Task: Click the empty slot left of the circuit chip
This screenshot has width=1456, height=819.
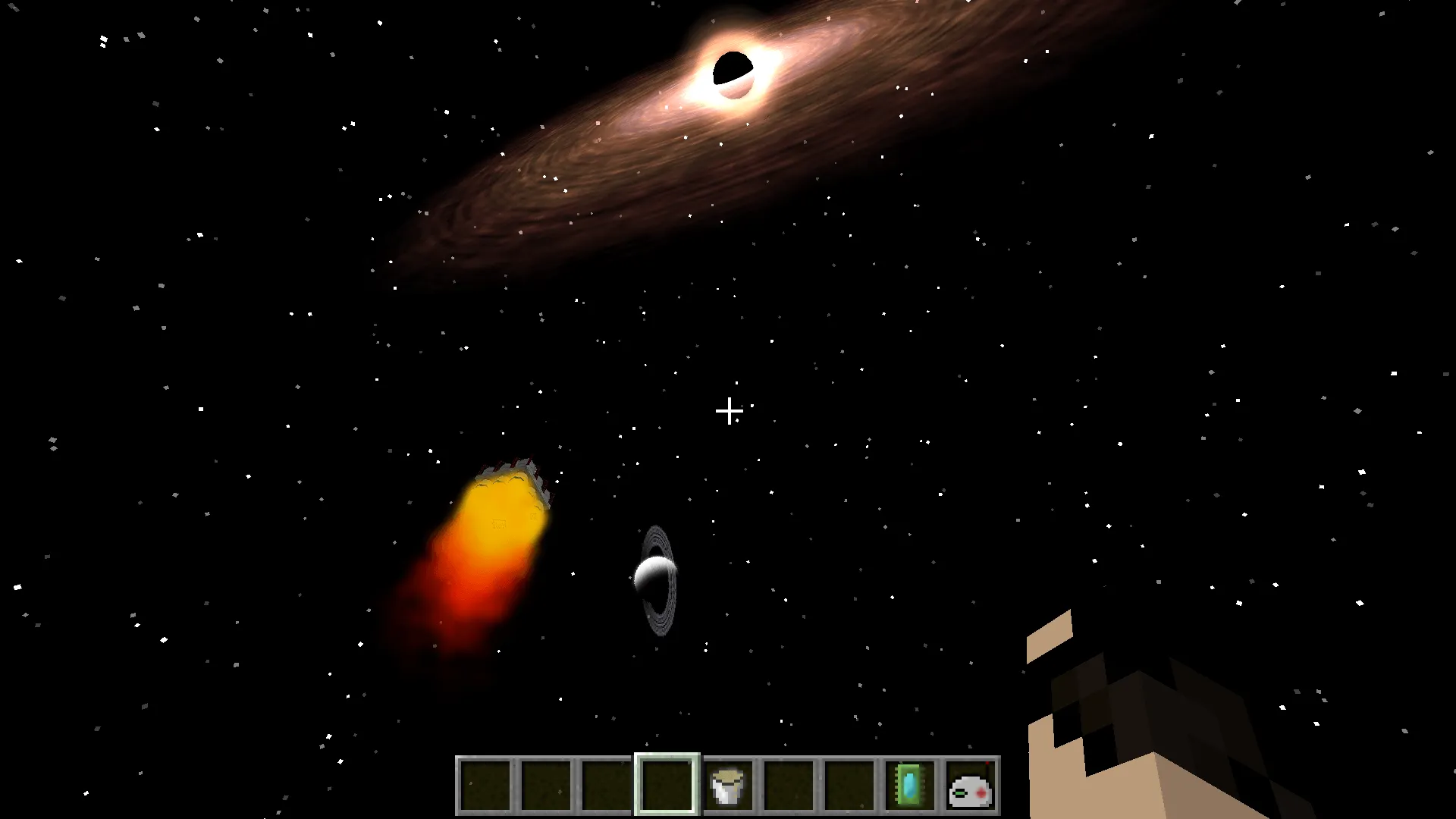Action: point(849,785)
